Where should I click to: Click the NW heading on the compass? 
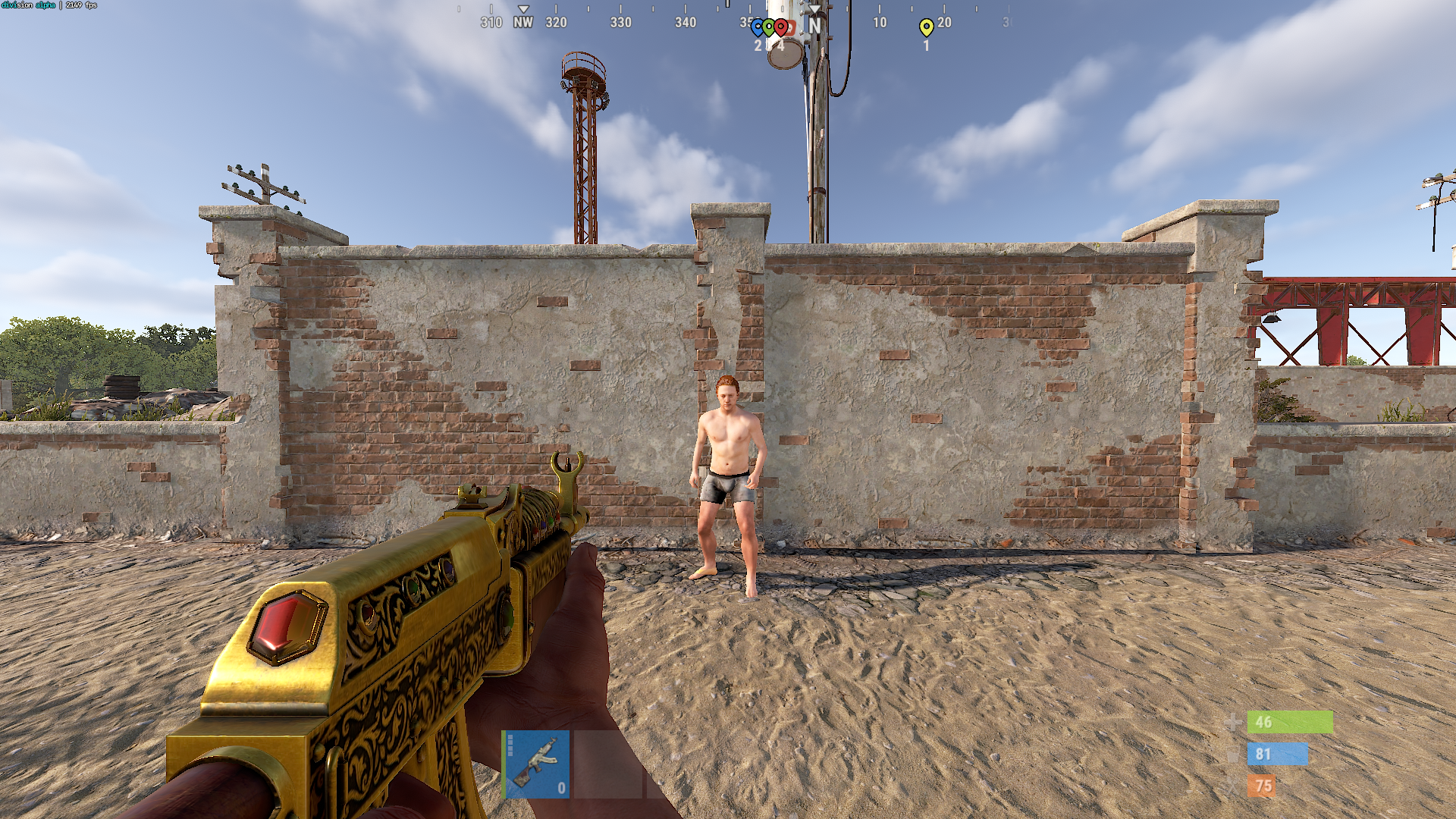click(523, 23)
